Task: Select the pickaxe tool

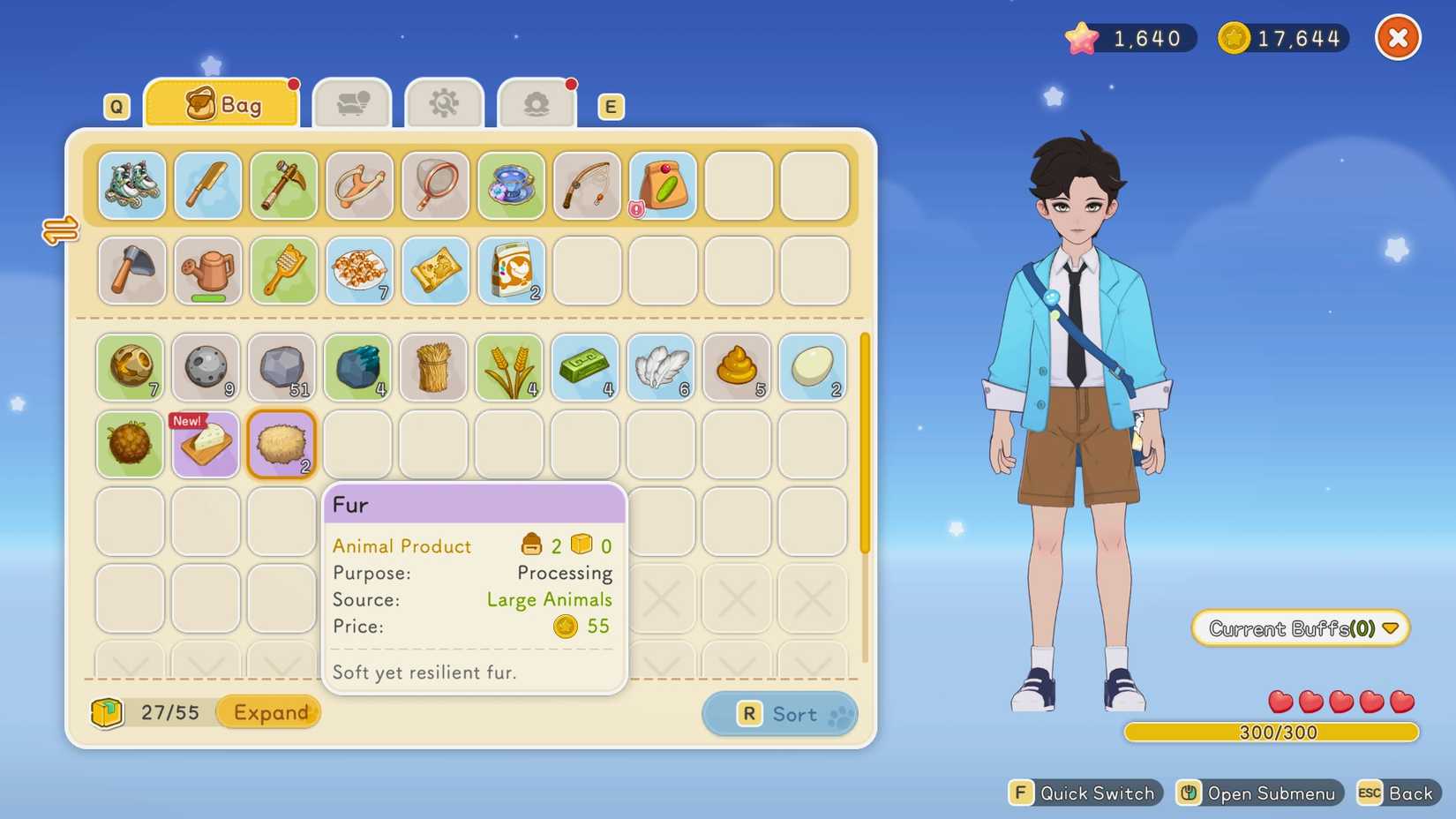Action: [x=283, y=185]
